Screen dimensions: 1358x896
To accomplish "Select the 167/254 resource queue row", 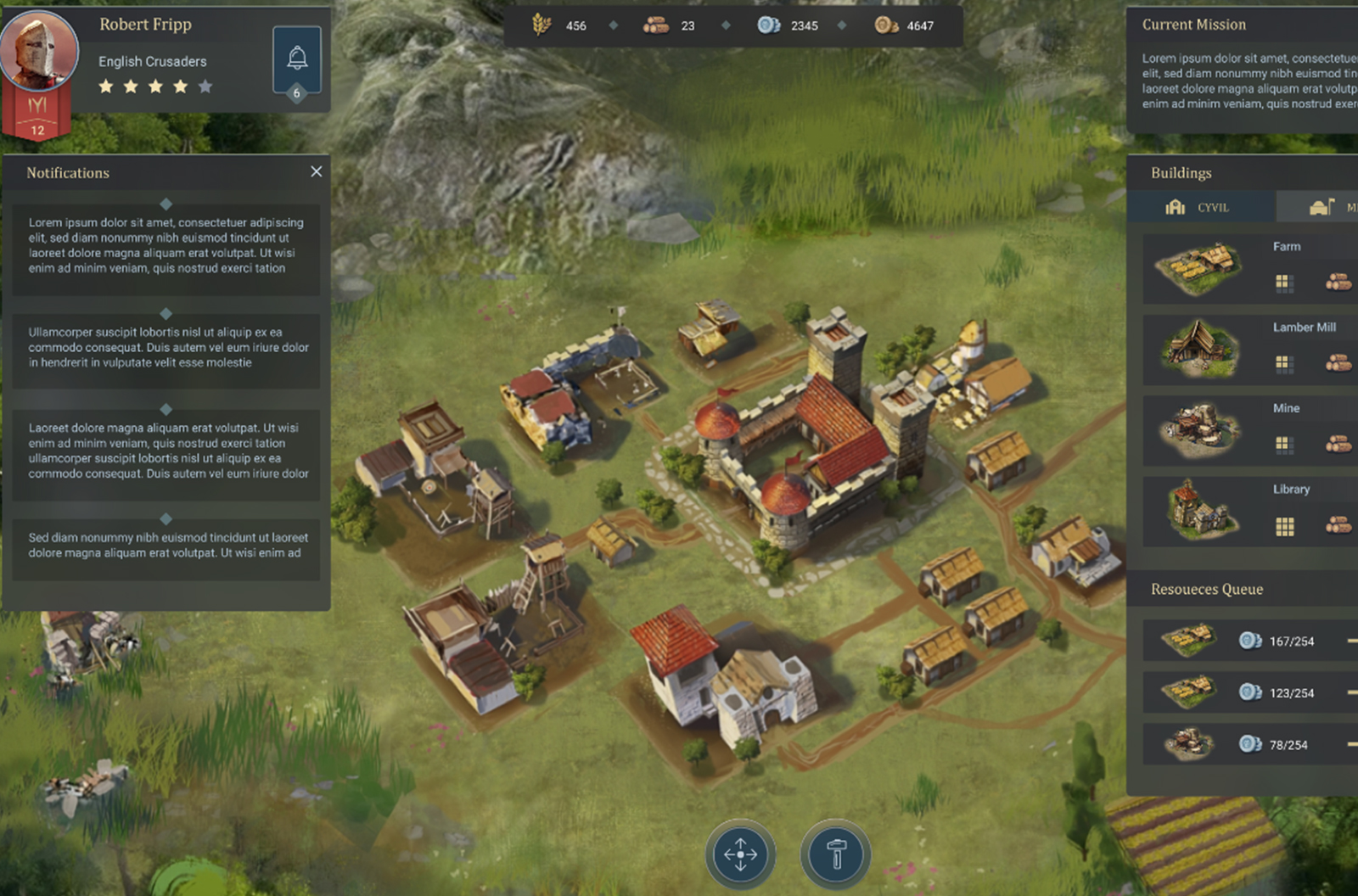I will tap(1249, 641).
